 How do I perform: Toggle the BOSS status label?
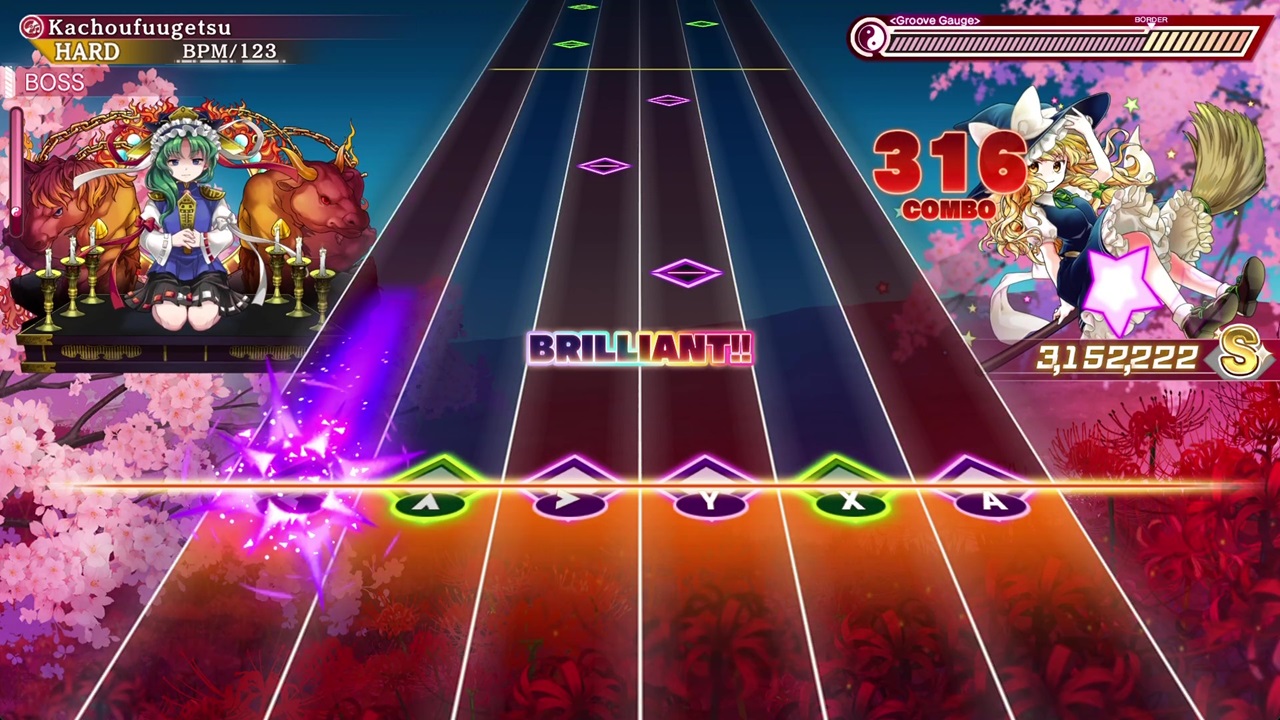click(55, 83)
